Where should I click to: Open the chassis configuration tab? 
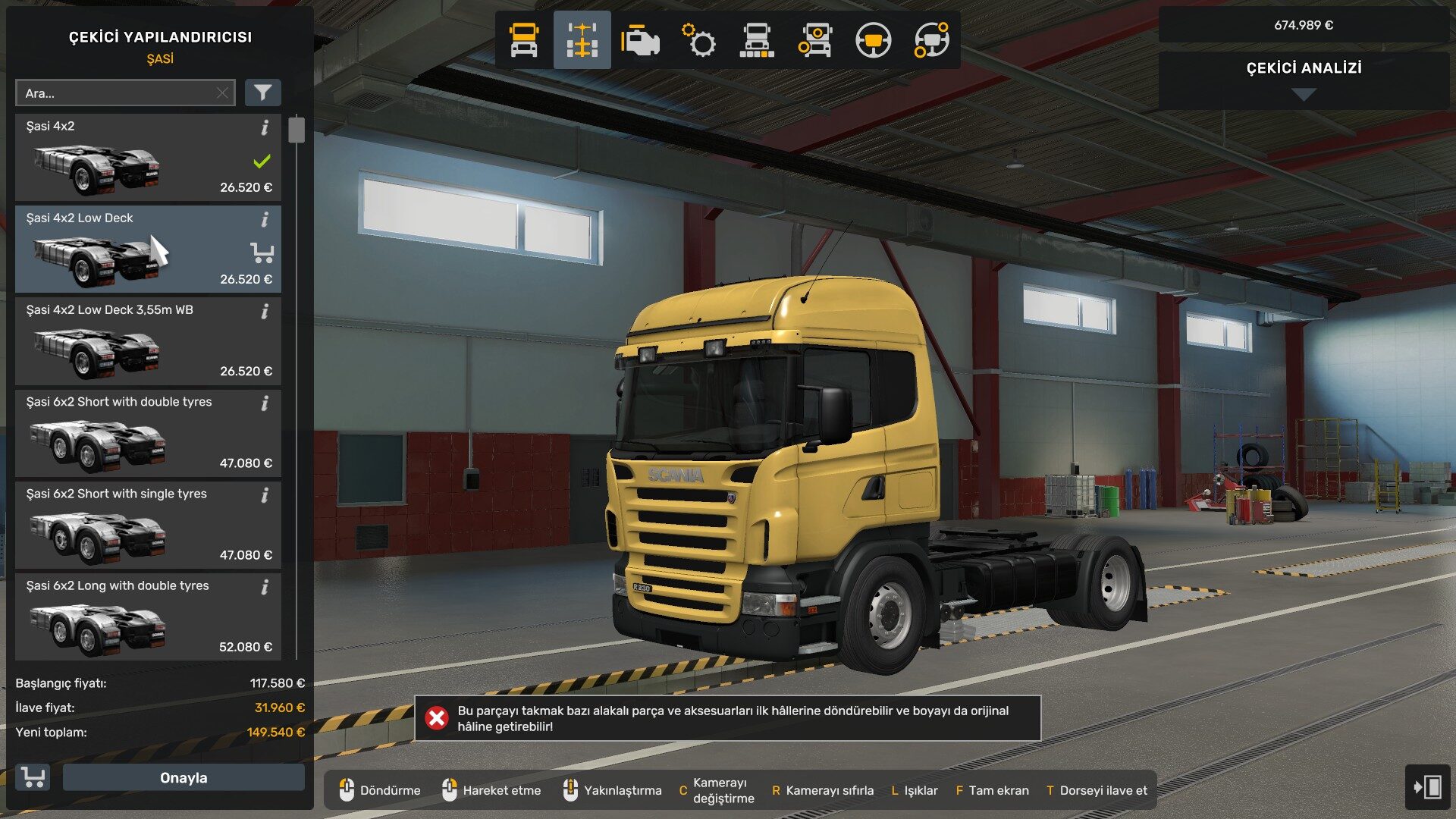(582, 40)
